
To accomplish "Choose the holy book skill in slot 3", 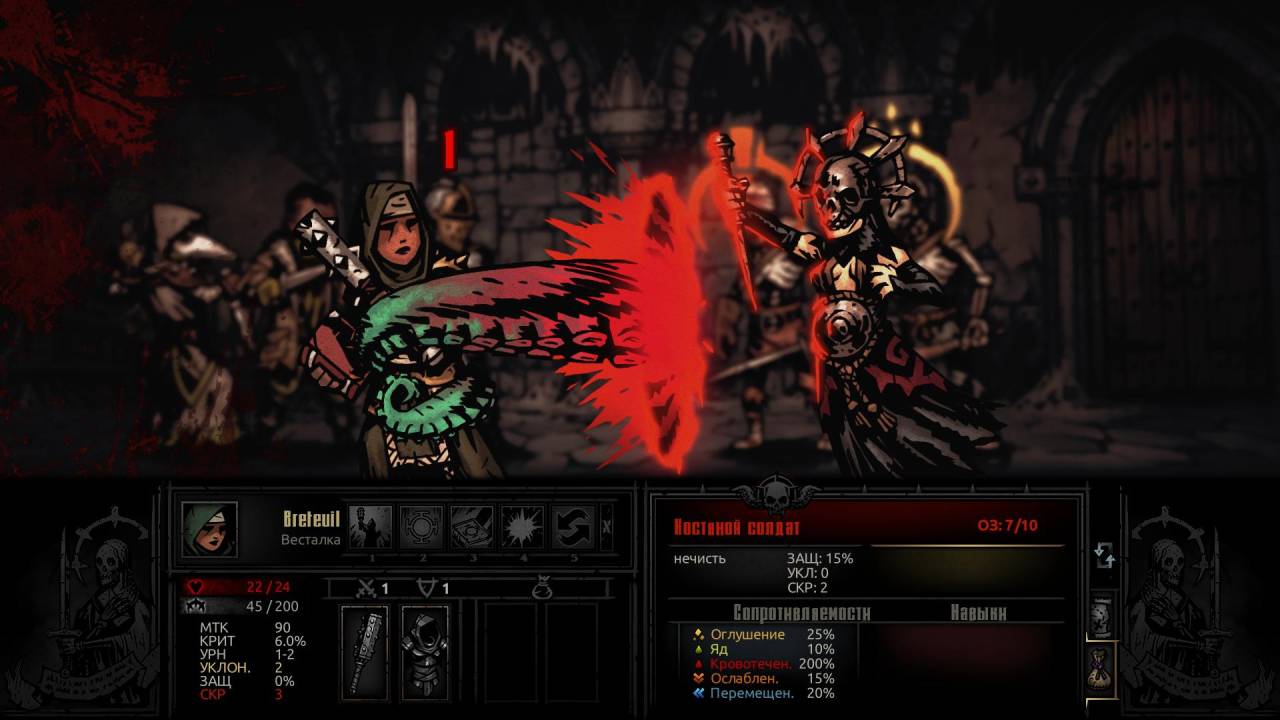I will click(472, 527).
